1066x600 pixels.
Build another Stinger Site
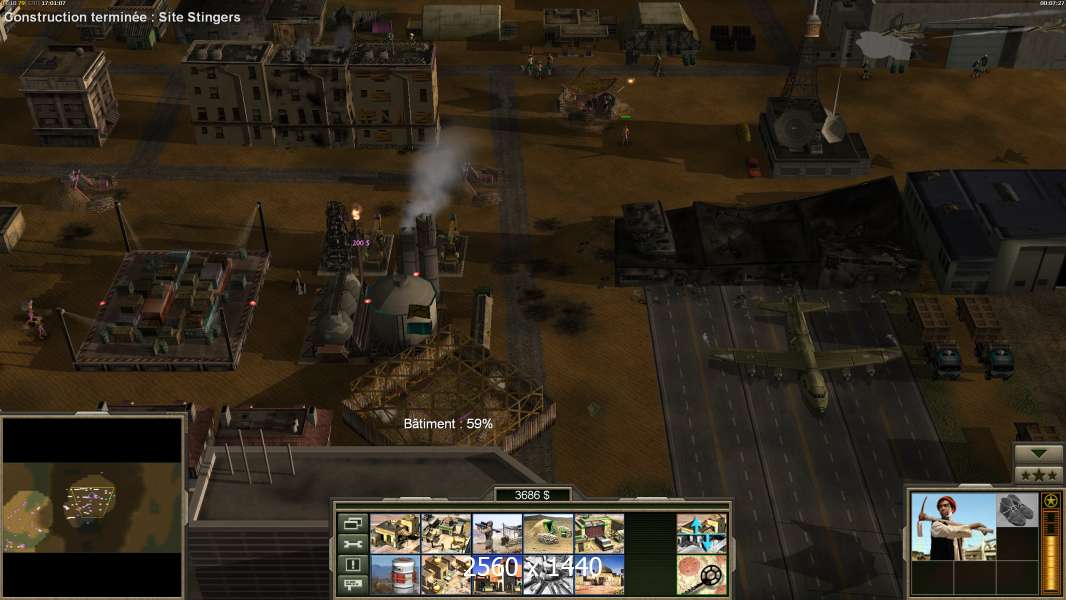[x=497, y=534]
